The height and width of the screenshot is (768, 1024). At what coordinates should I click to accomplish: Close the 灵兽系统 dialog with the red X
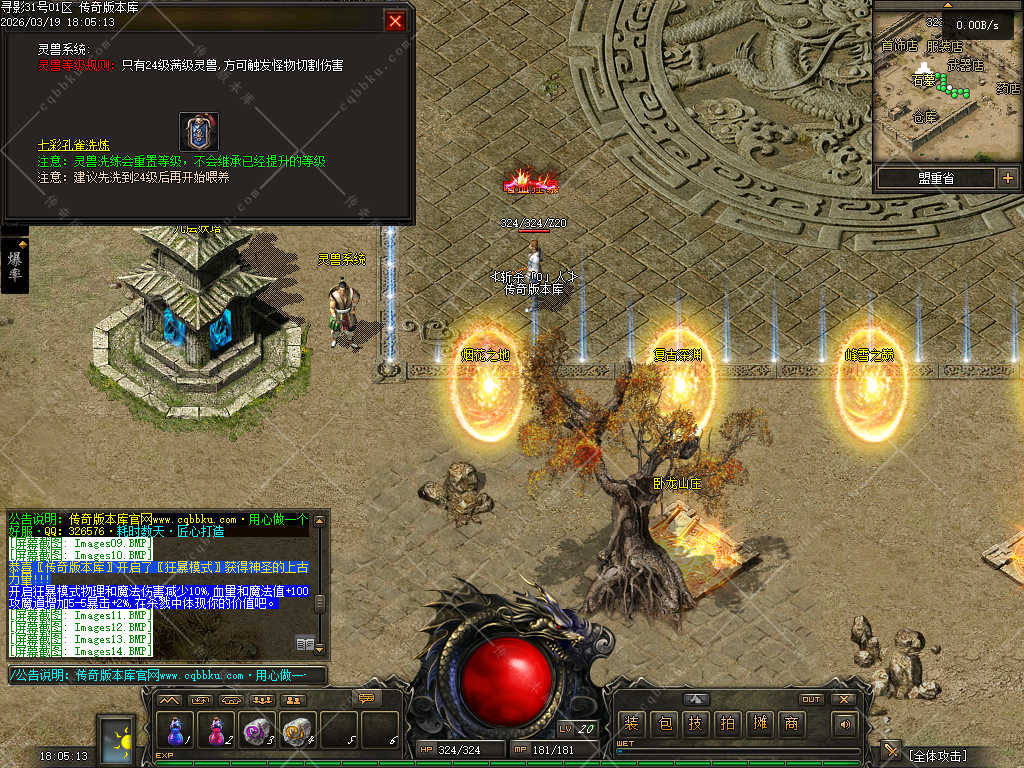(x=396, y=21)
